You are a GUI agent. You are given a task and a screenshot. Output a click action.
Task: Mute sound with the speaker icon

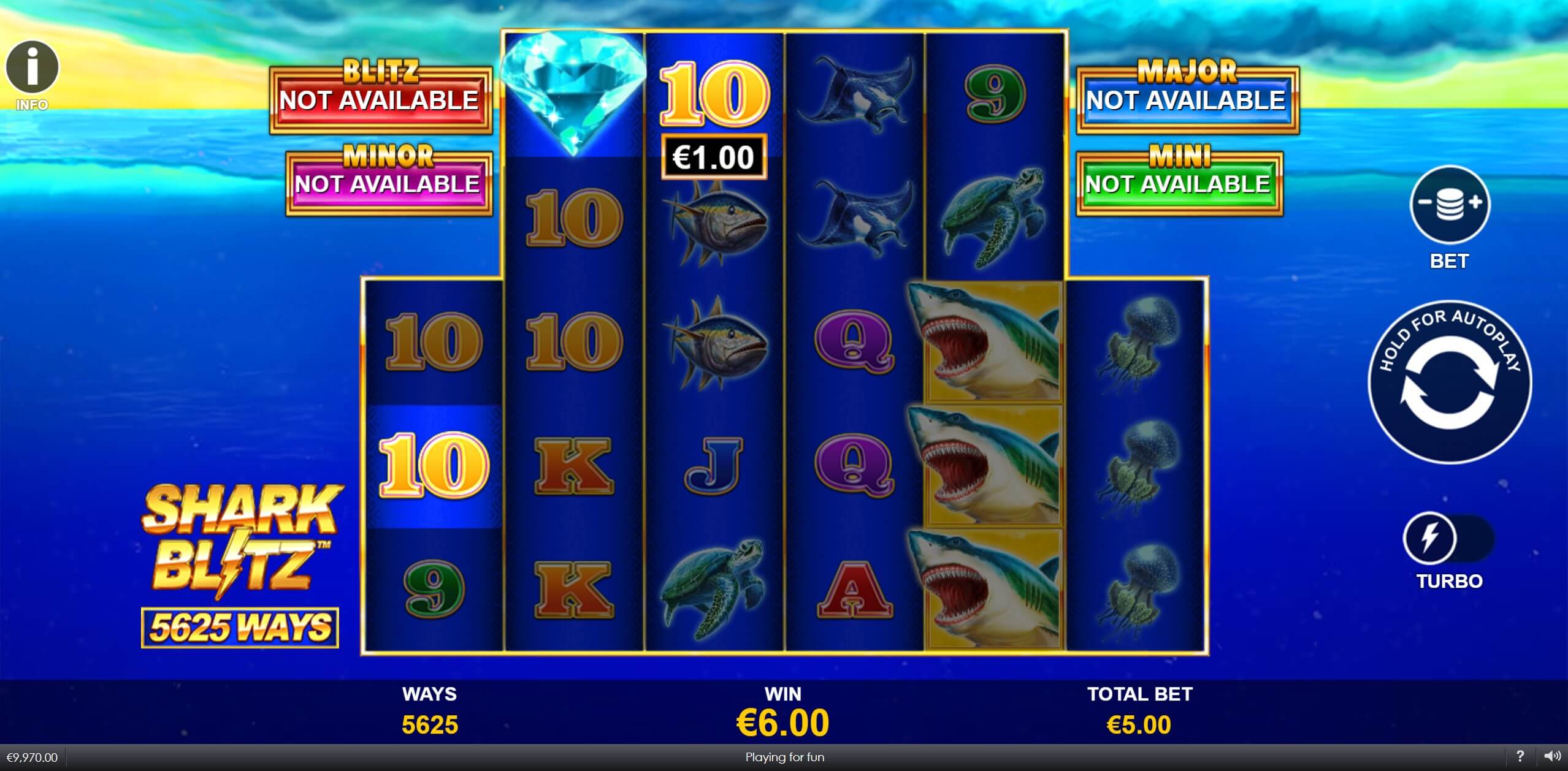click(x=1551, y=756)
